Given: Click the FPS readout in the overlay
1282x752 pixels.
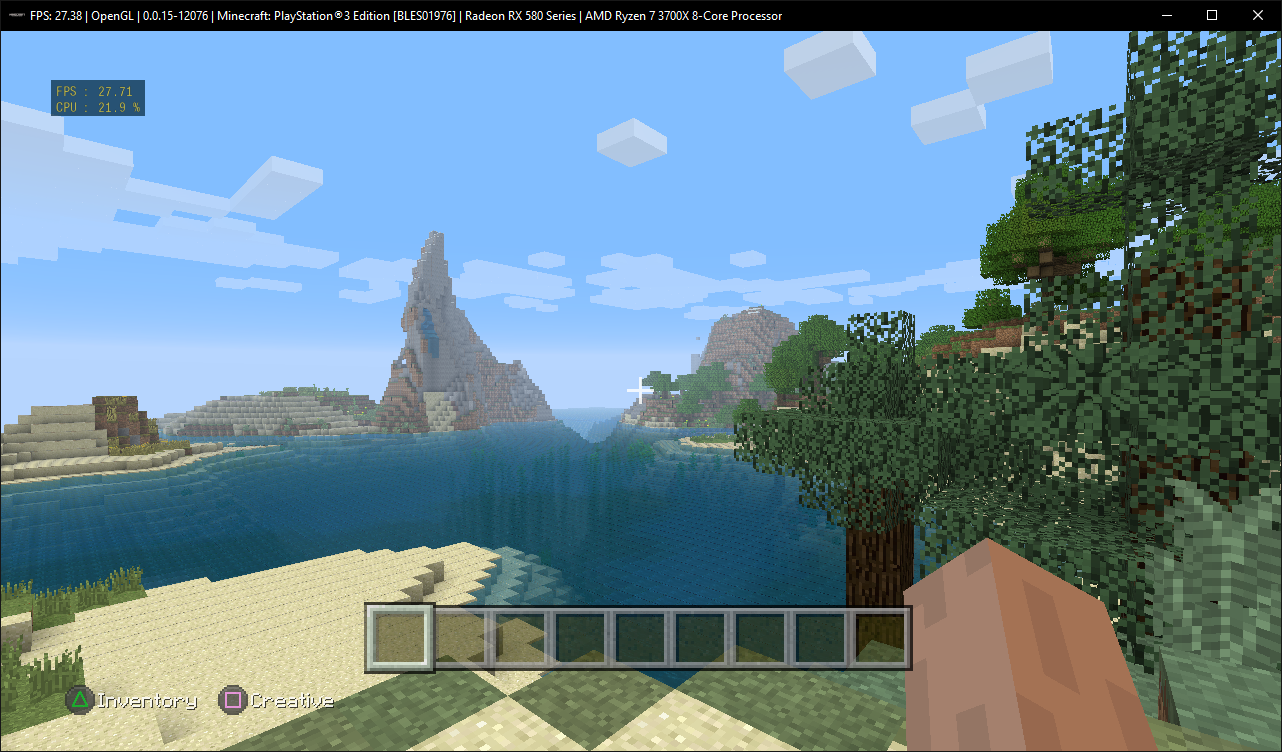Looking at the screenshot, I should 97,89.
